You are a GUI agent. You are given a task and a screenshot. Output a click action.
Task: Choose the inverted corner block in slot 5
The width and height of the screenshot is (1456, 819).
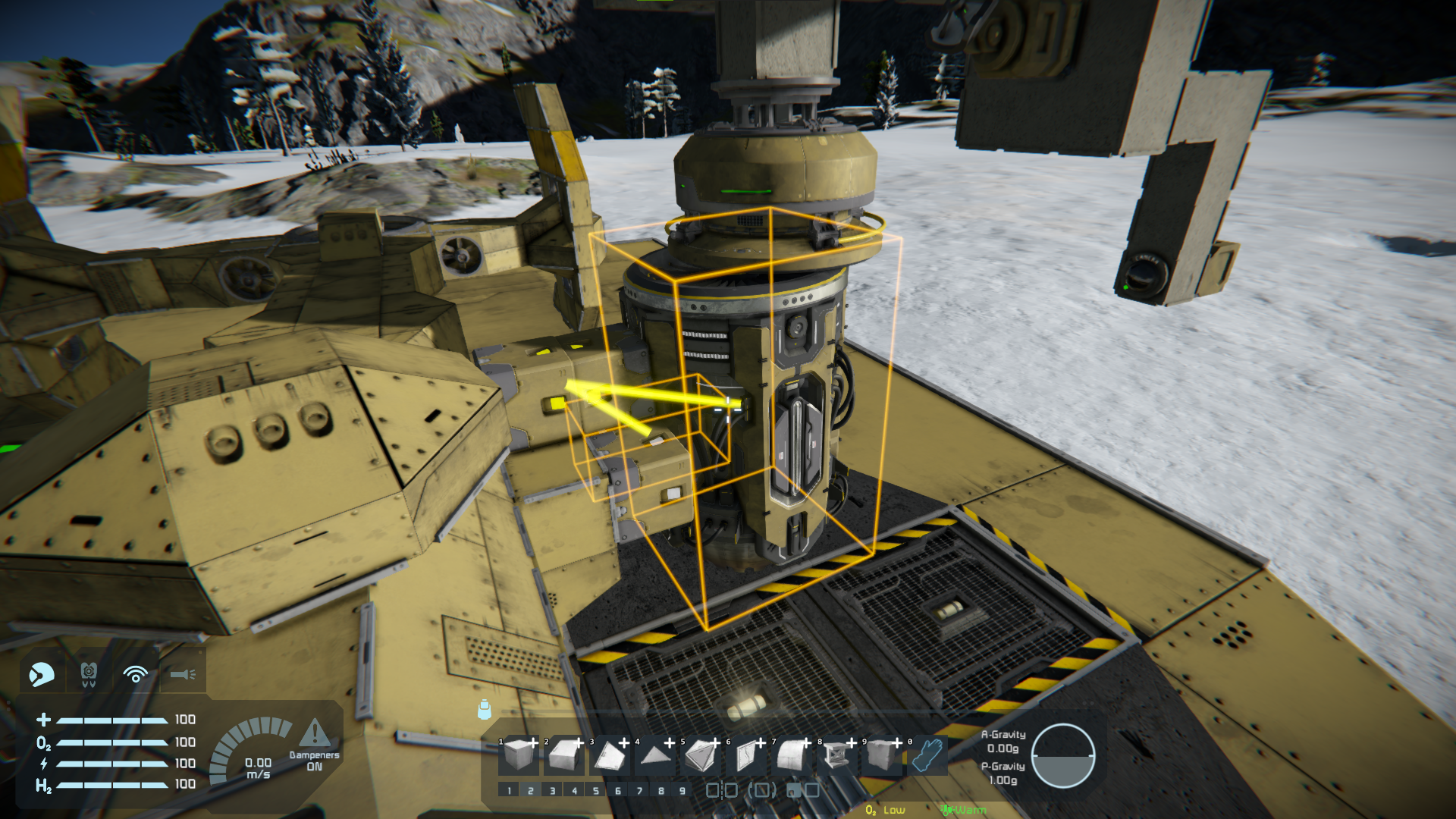701,755
